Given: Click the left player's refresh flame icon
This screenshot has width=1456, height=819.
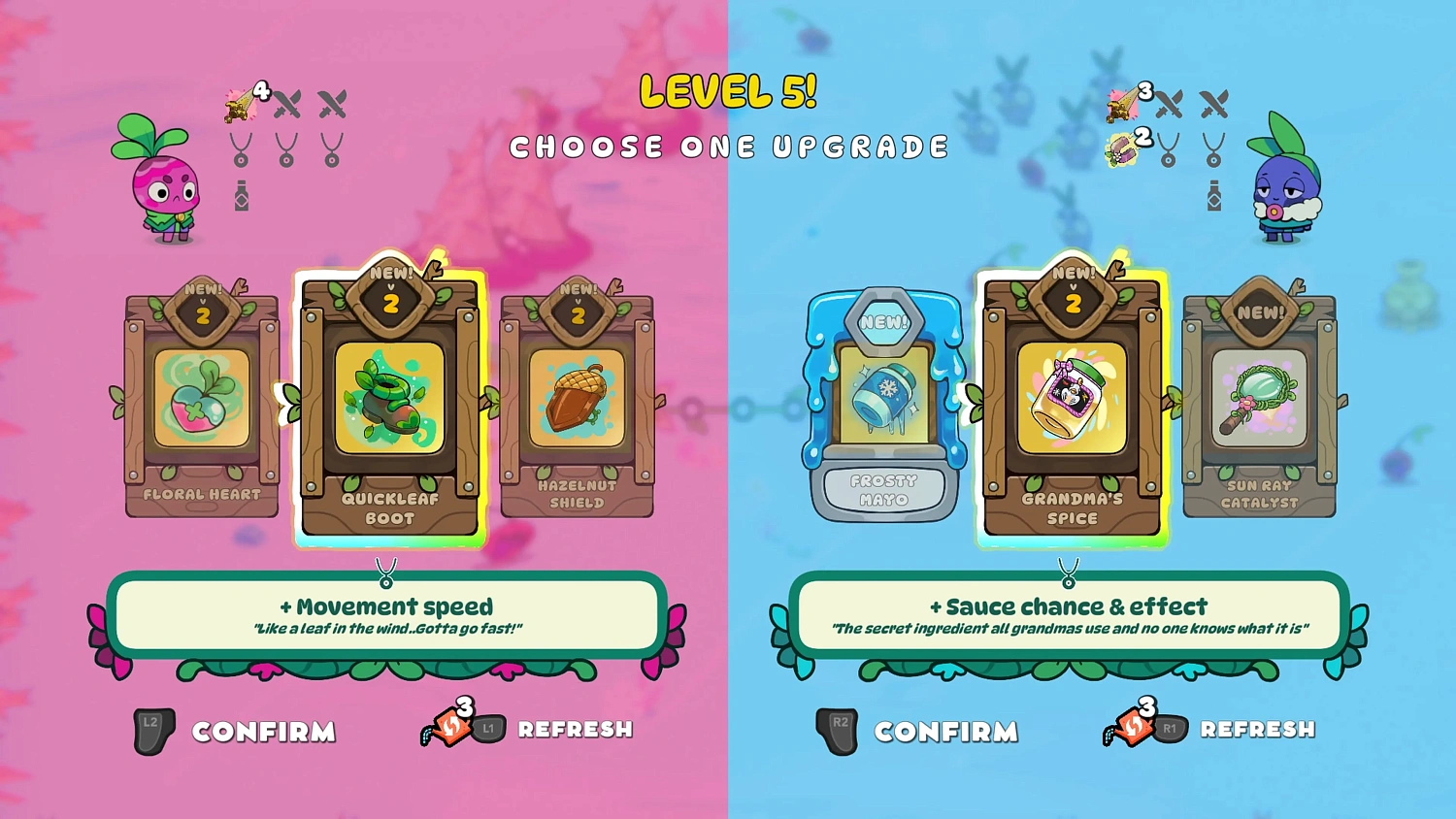Looking at the screenshot, I should point(449,727).
